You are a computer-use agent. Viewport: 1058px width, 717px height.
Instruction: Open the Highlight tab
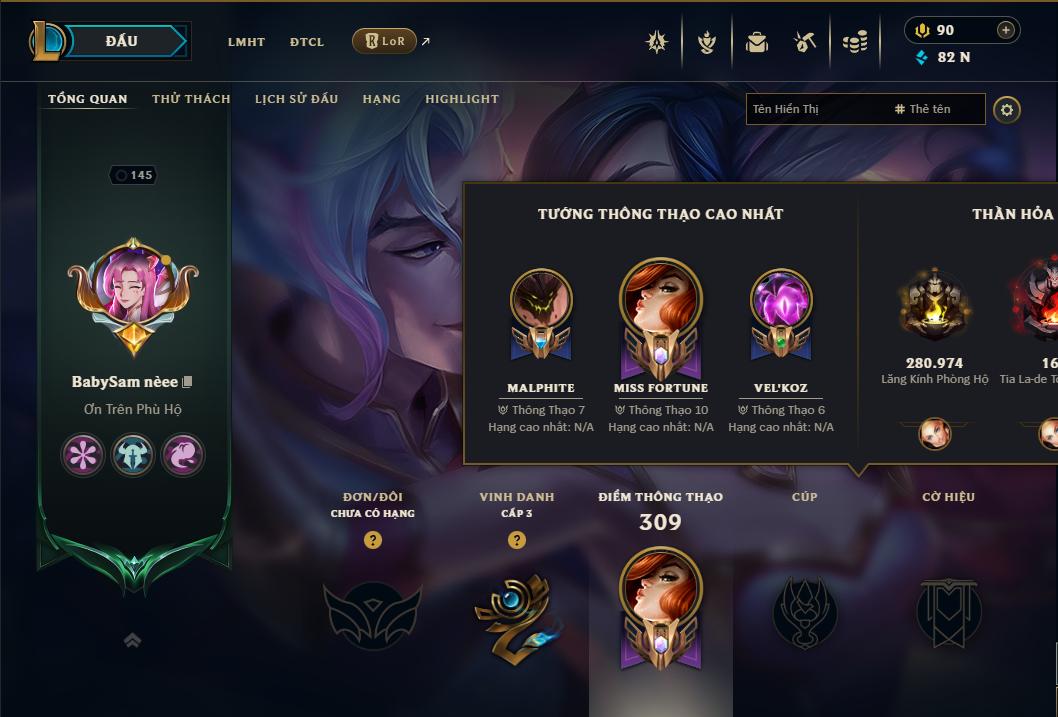tap(462, 99)
